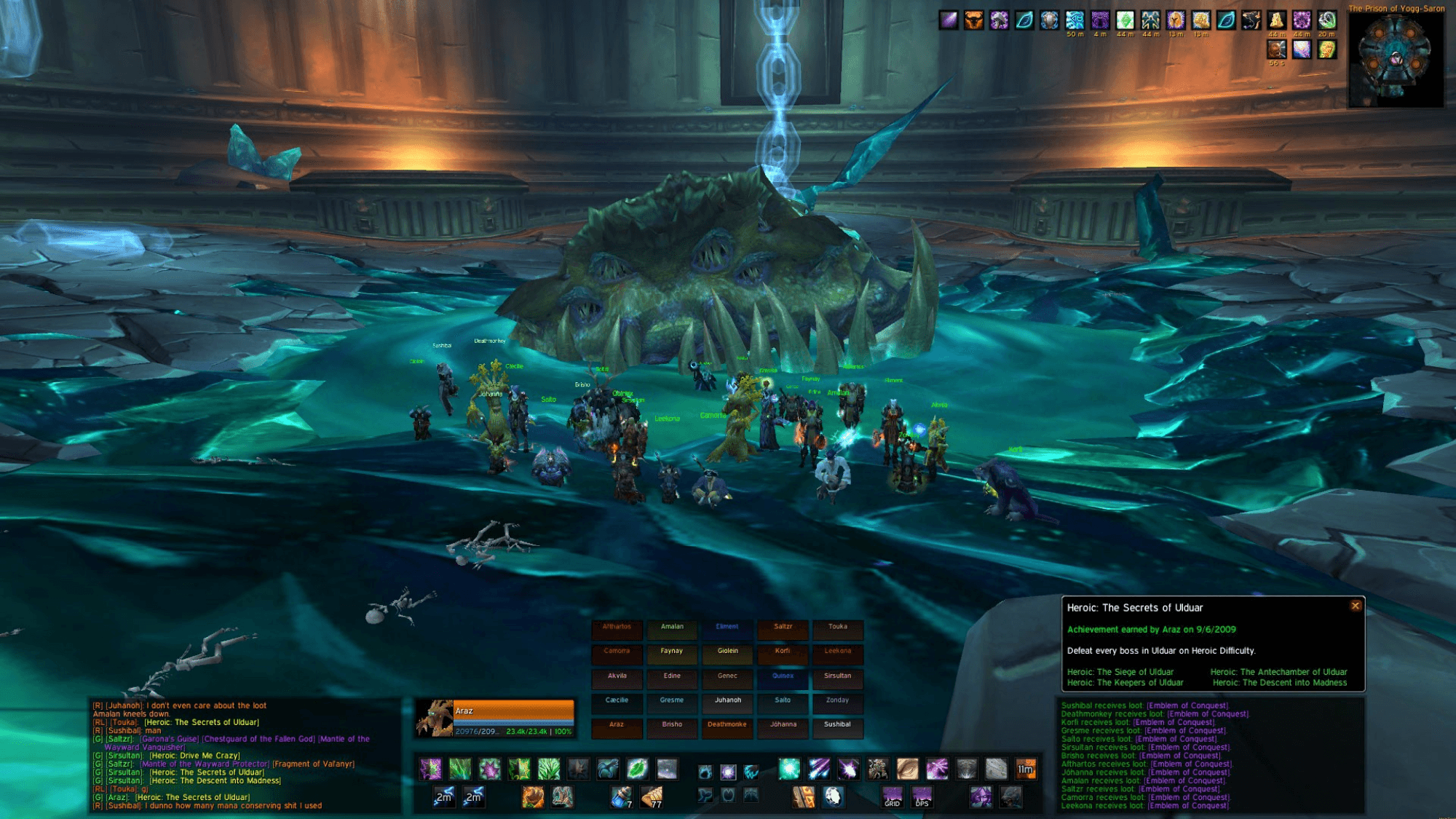Image resolution: width=1456 pixels, height=819 pixels.
Task: Cast the green leaf ability
Action: 637,769
